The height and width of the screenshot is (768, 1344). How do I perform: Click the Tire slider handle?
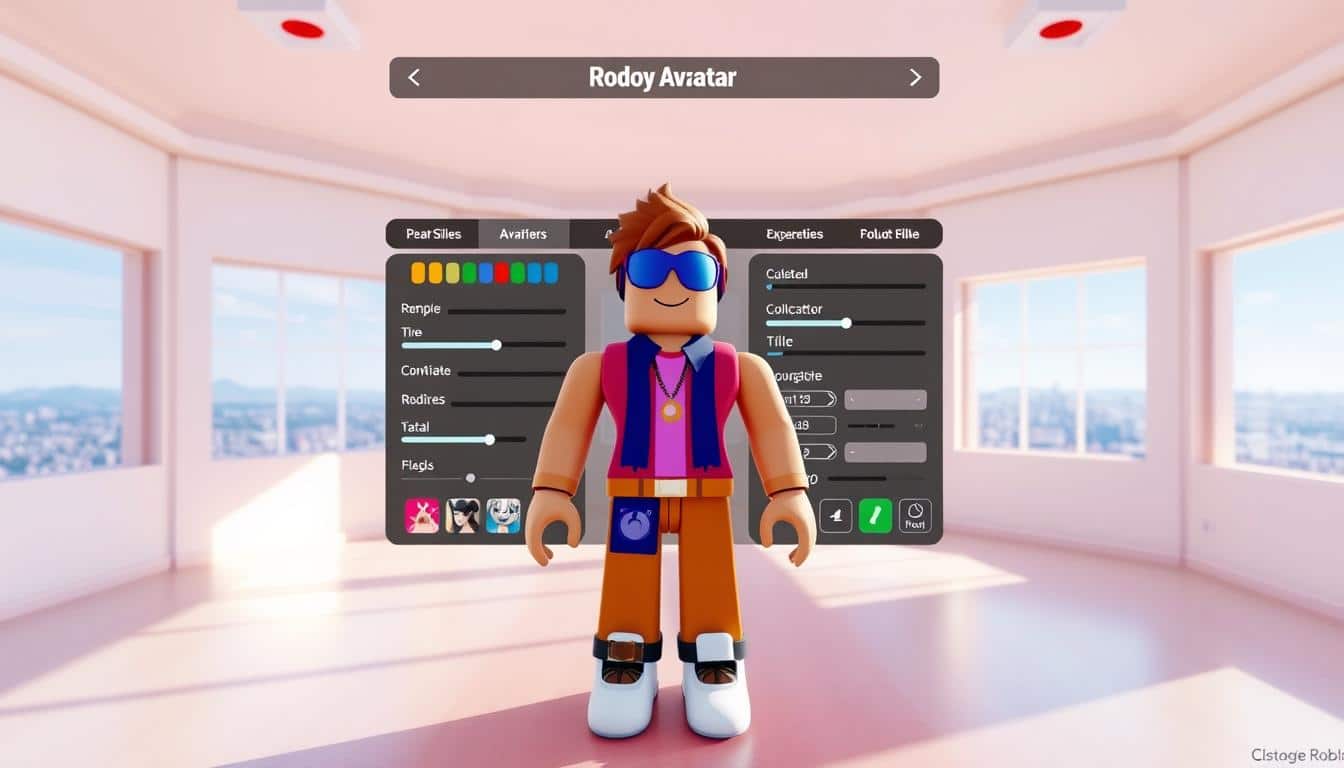pyautogui.click(x=496, y=345)
